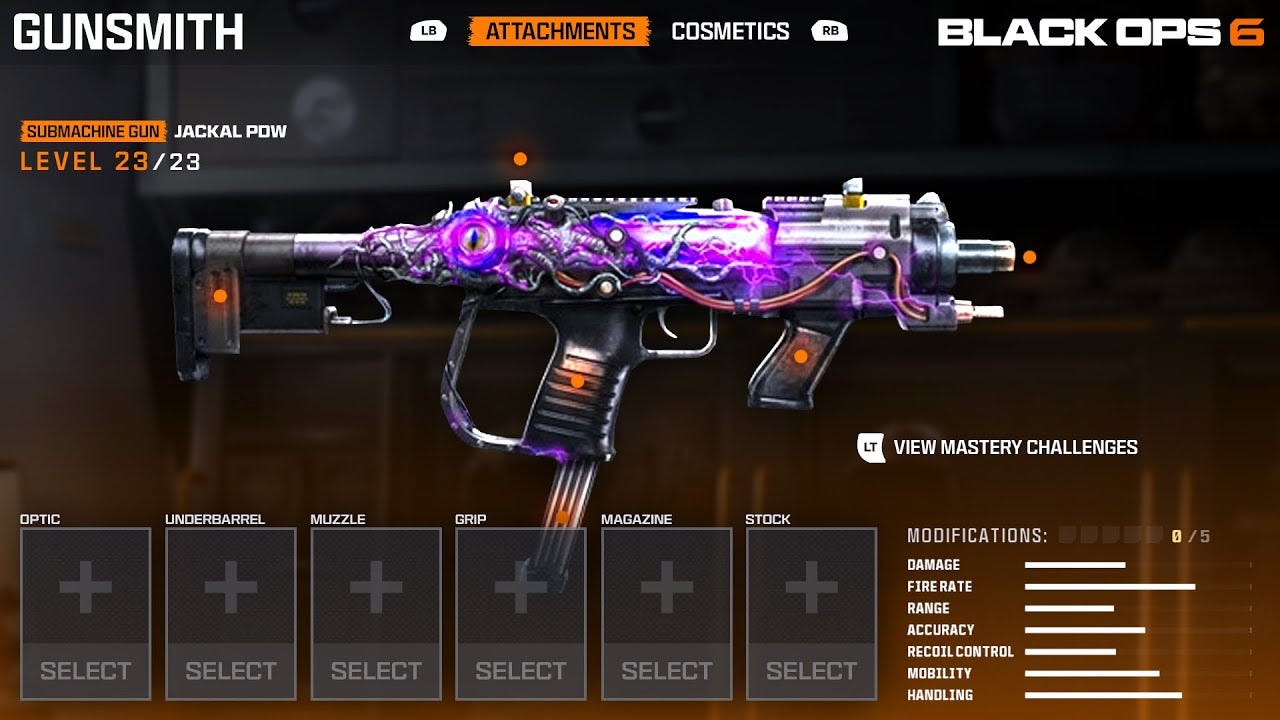Select the Optic attachment slot
The width and height of the screenshot is (1280, 720).
tap(85, 613)
